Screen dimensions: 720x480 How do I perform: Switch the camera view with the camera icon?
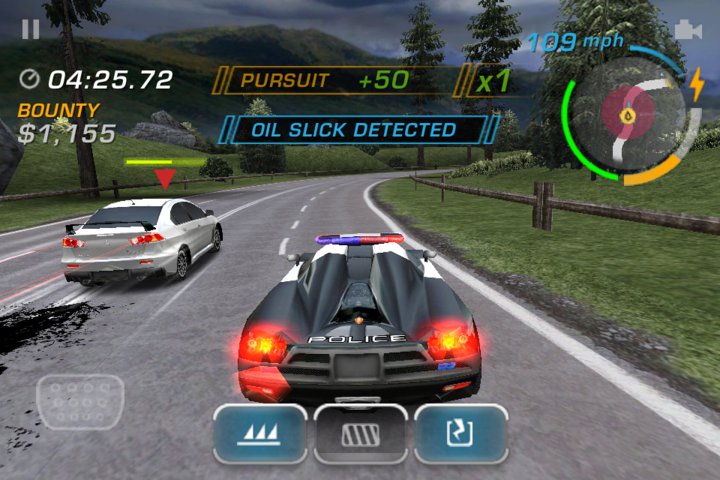click(688, 31)
